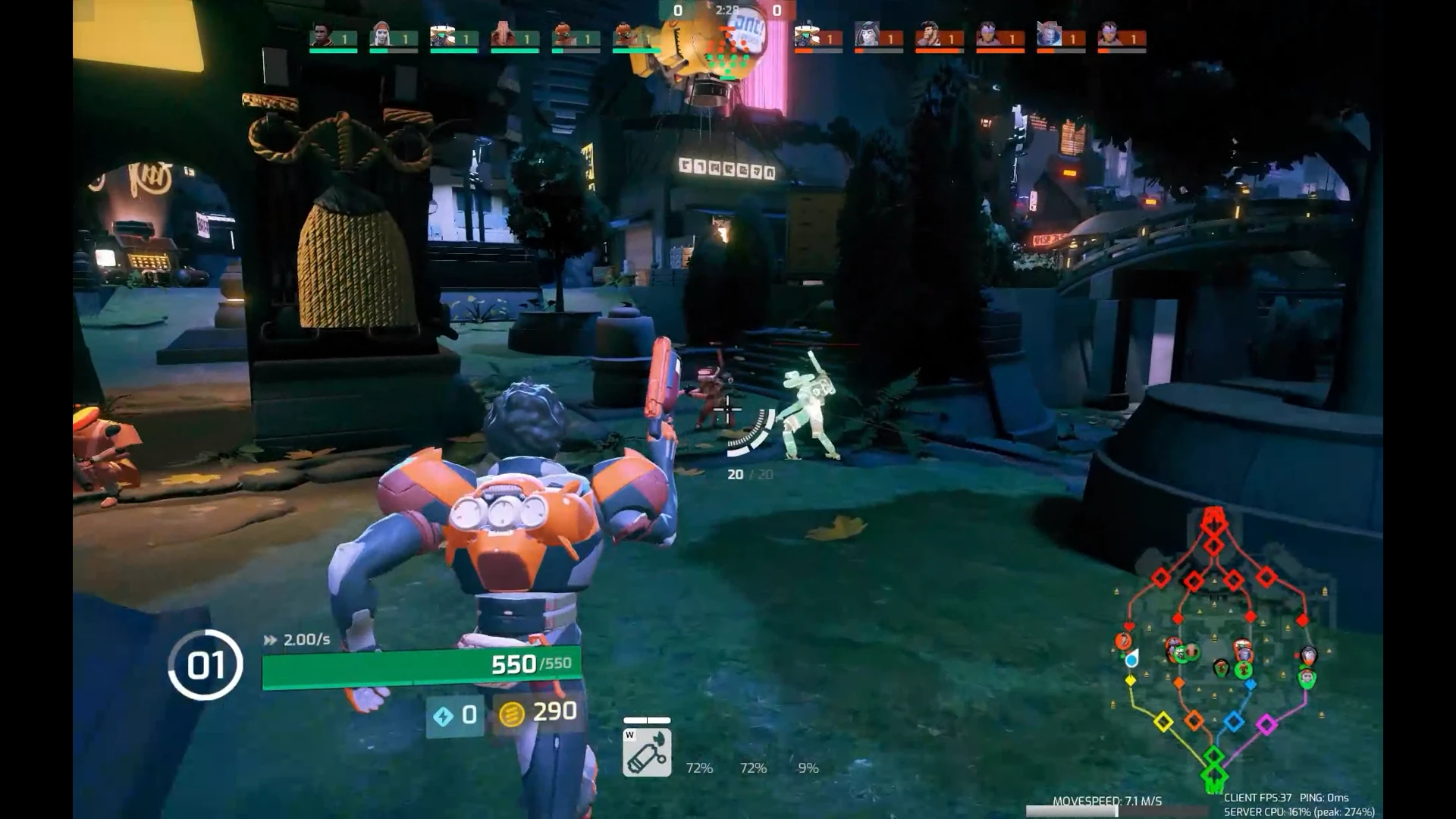Click the income rate double-arrow icon
The width and height of the screenshot is (1456, 819).
270,639
